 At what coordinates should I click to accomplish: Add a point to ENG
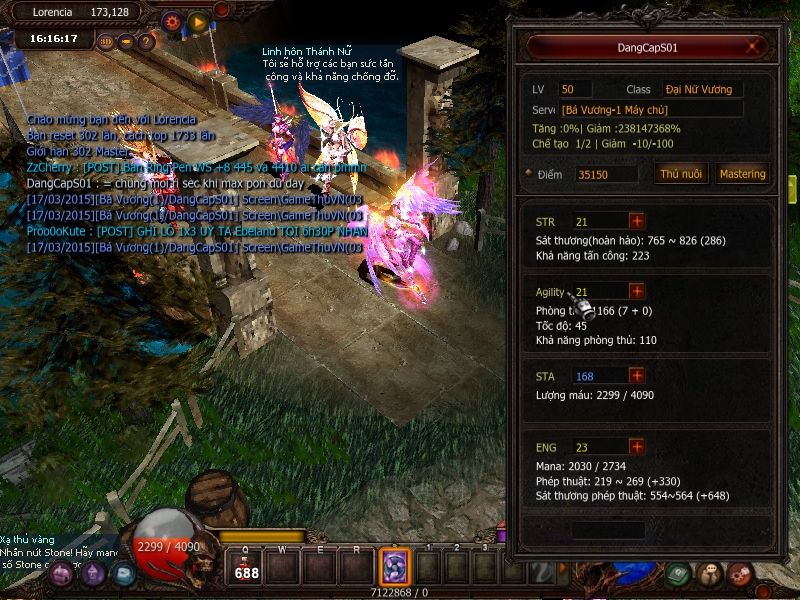coord(636,447)
